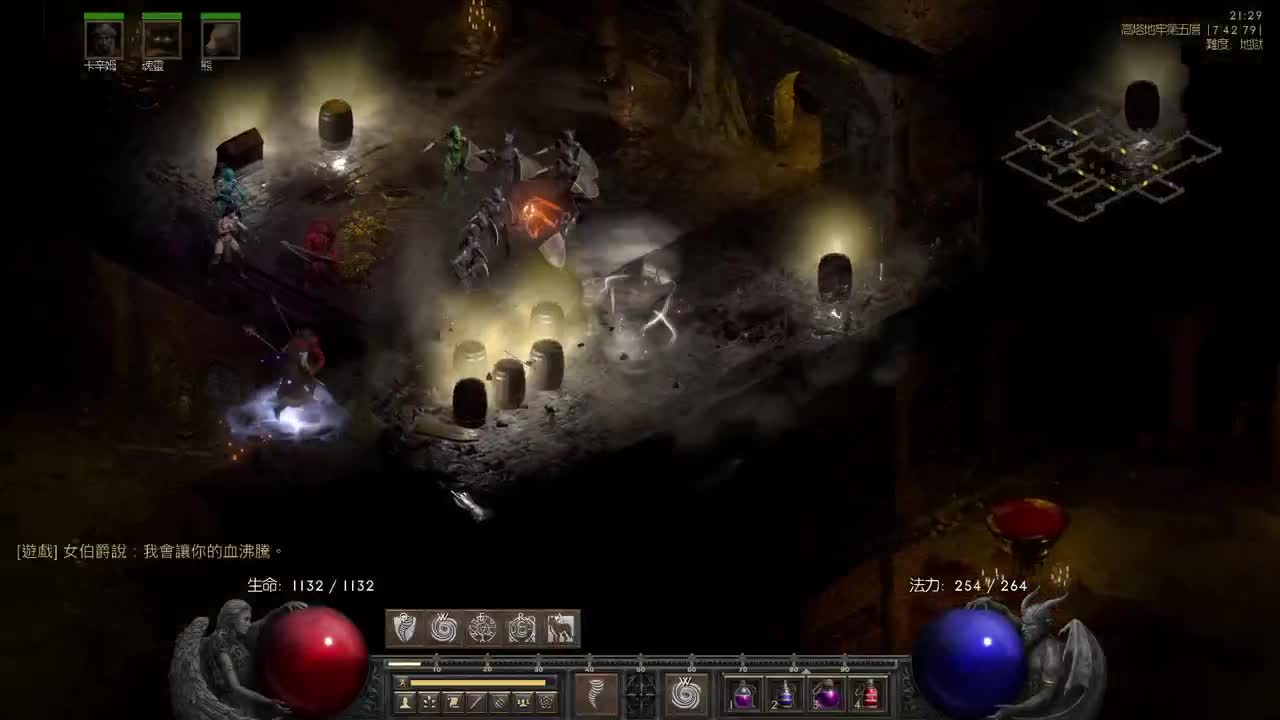The height and width of the screenshot is (720, 1280).
Task: Open the quest scroll button in the mini panel
Action: click(453, 702)
